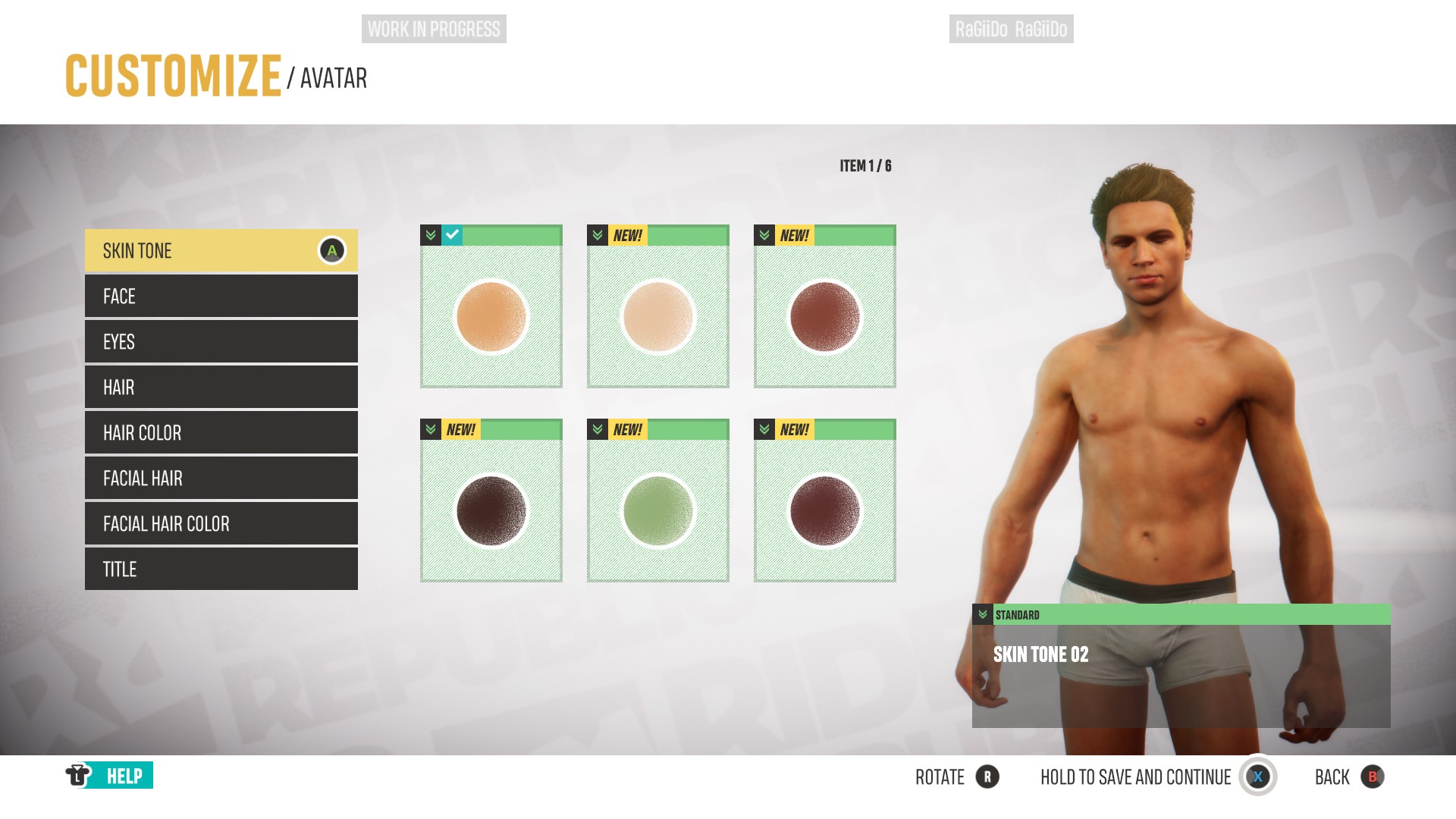The image size is (1456, 819).
Task: Pick the reddish-brown skin tone swatch
Action: 825,315
